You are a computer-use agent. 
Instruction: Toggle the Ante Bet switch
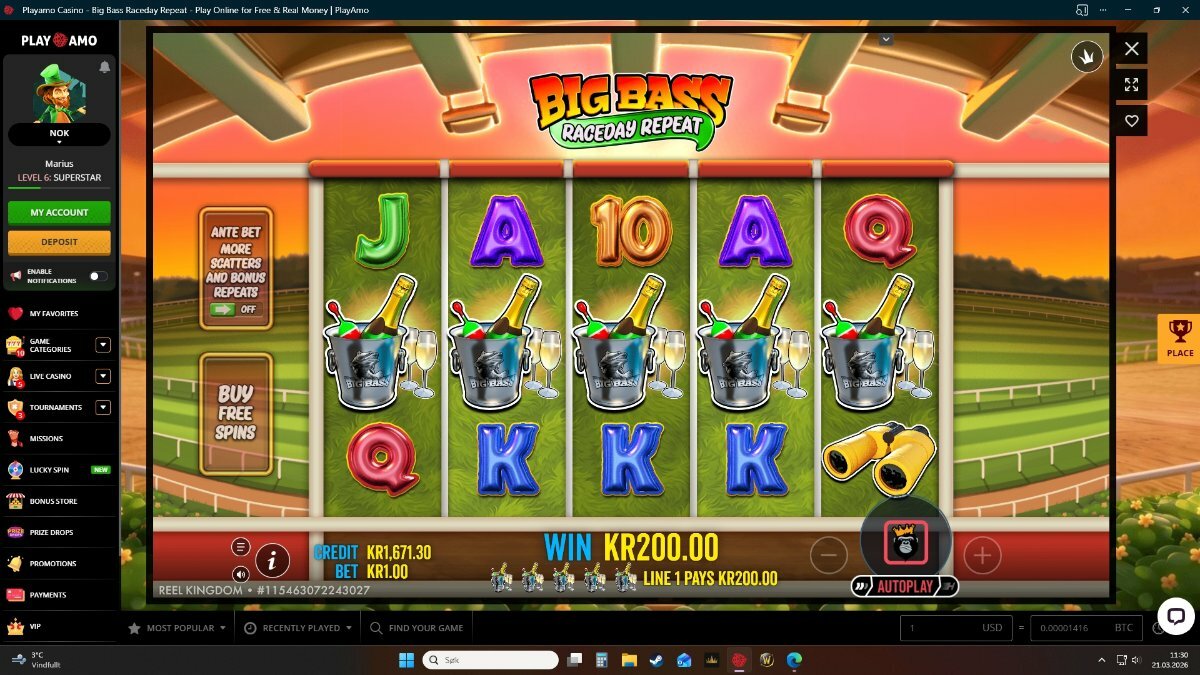point(236,309)
